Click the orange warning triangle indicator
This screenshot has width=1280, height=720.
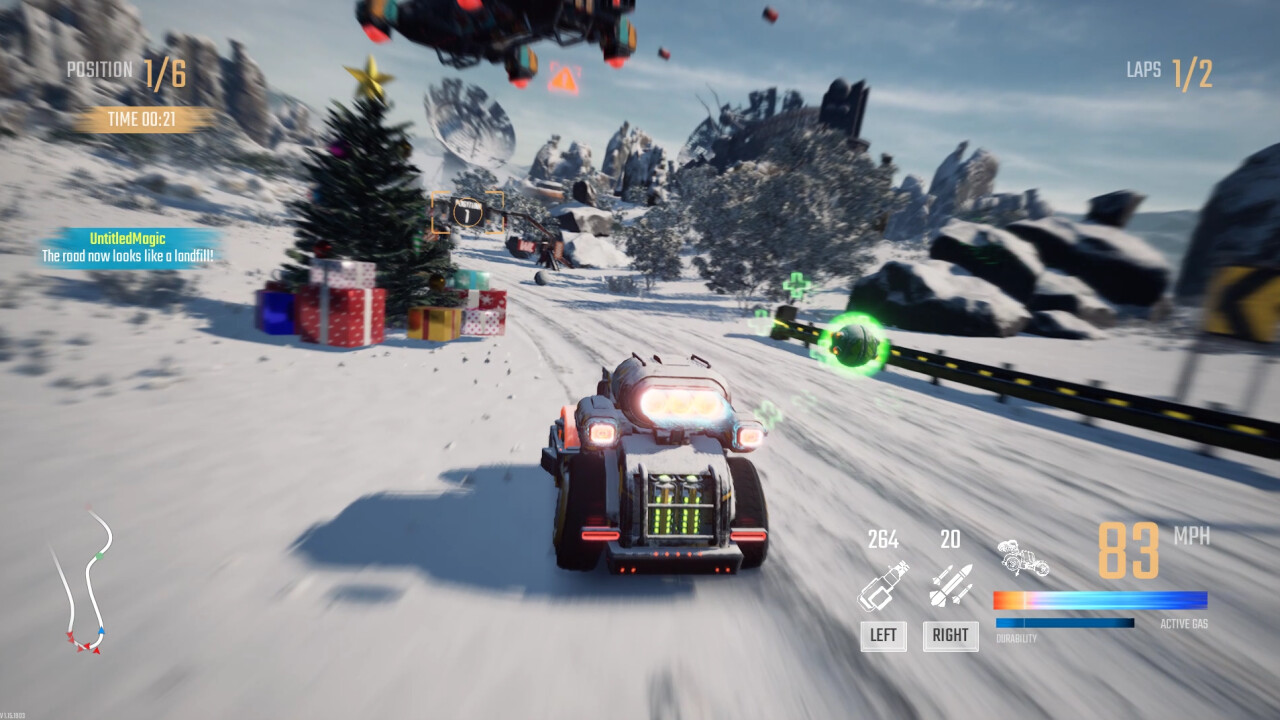coord(565,78)
